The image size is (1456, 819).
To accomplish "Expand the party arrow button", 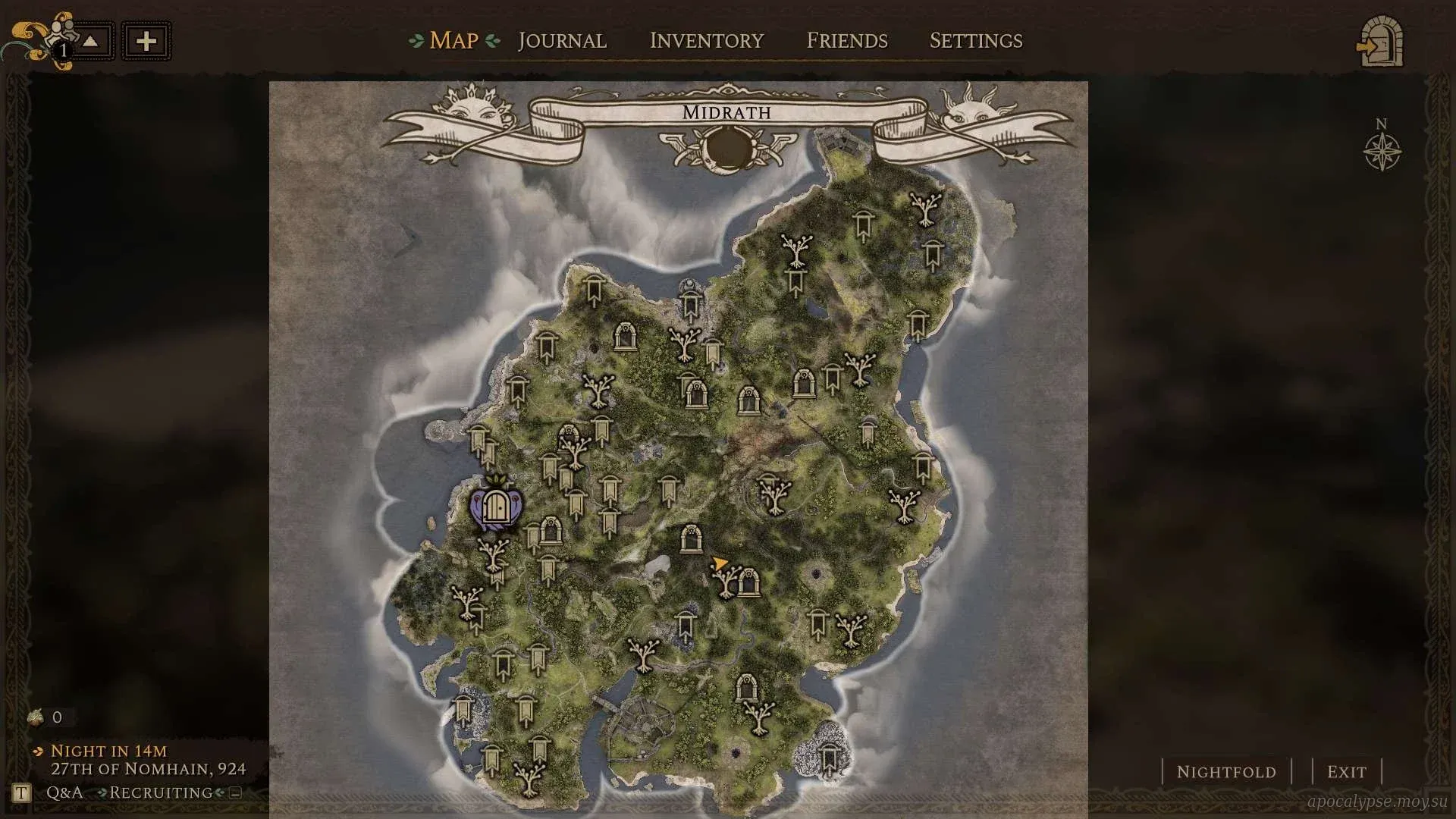I will [90, 41].
